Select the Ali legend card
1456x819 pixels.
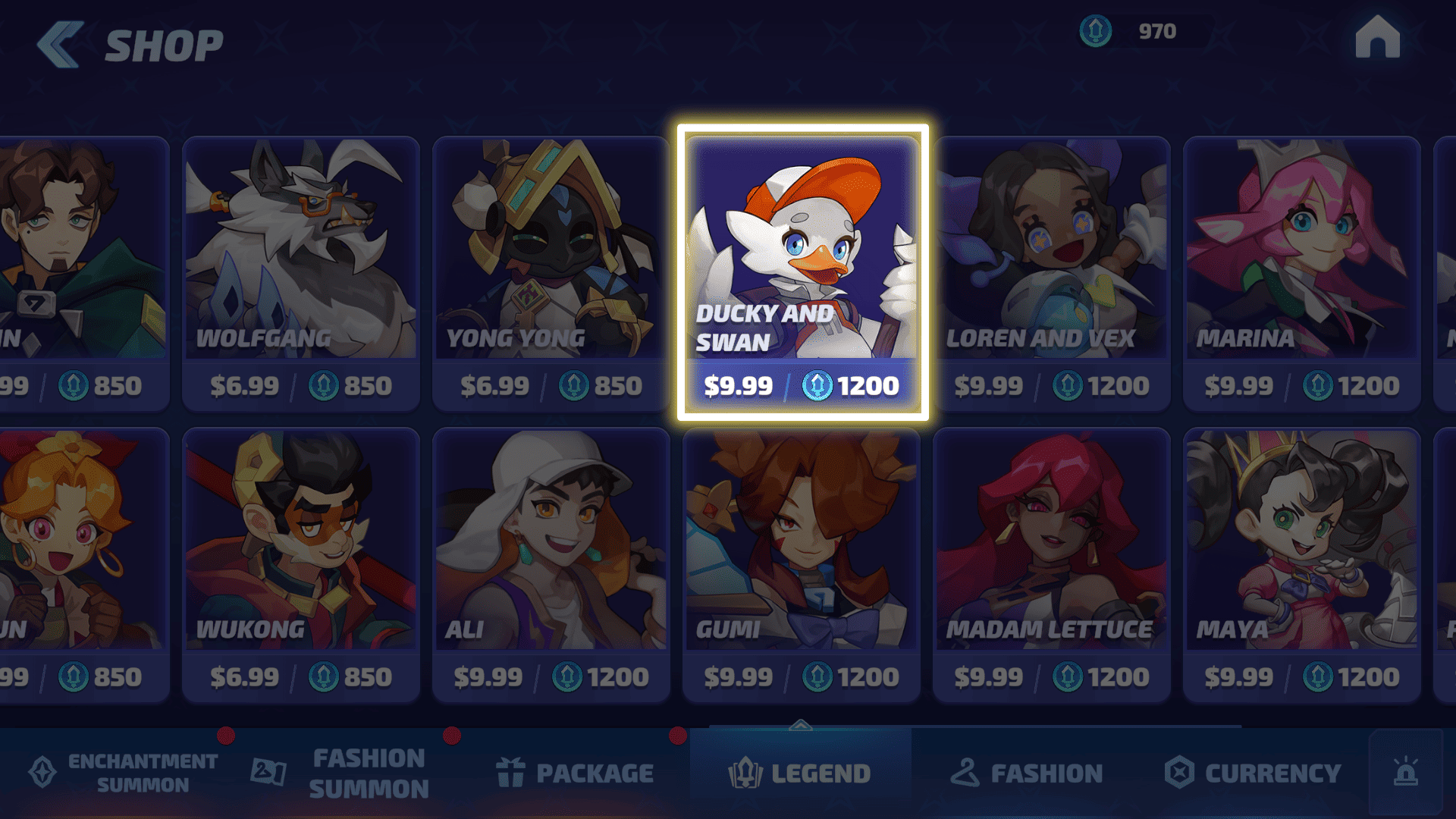[x=551, y=564]
